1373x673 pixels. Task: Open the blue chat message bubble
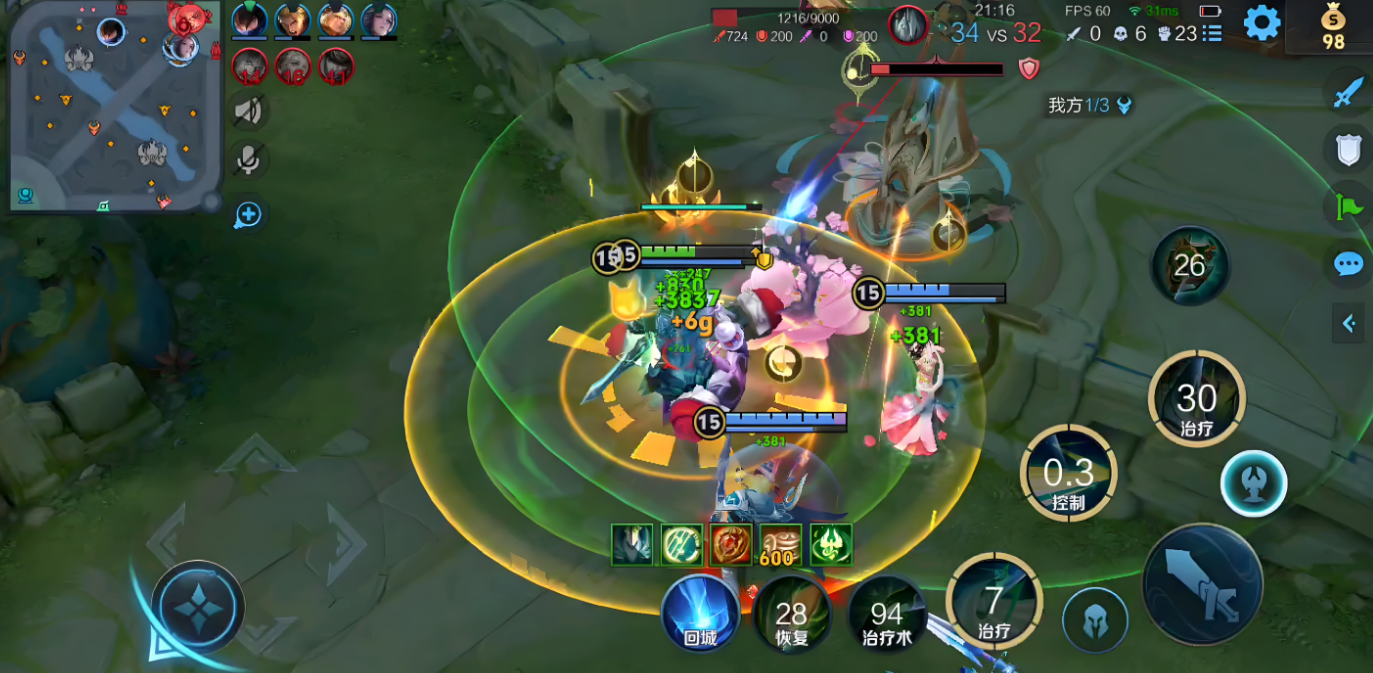1348,264
